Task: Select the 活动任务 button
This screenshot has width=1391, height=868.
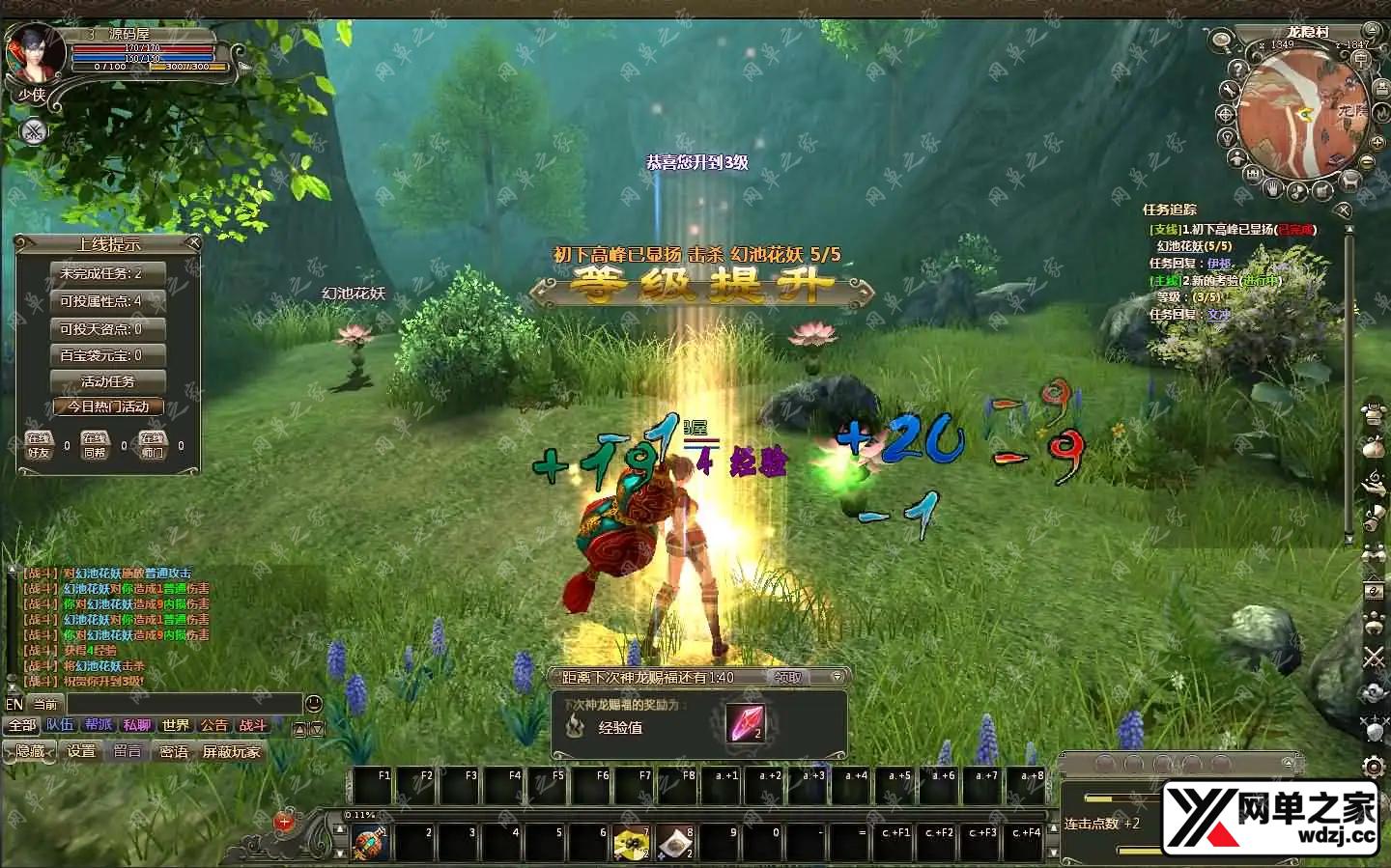Action: pos(108,381)
